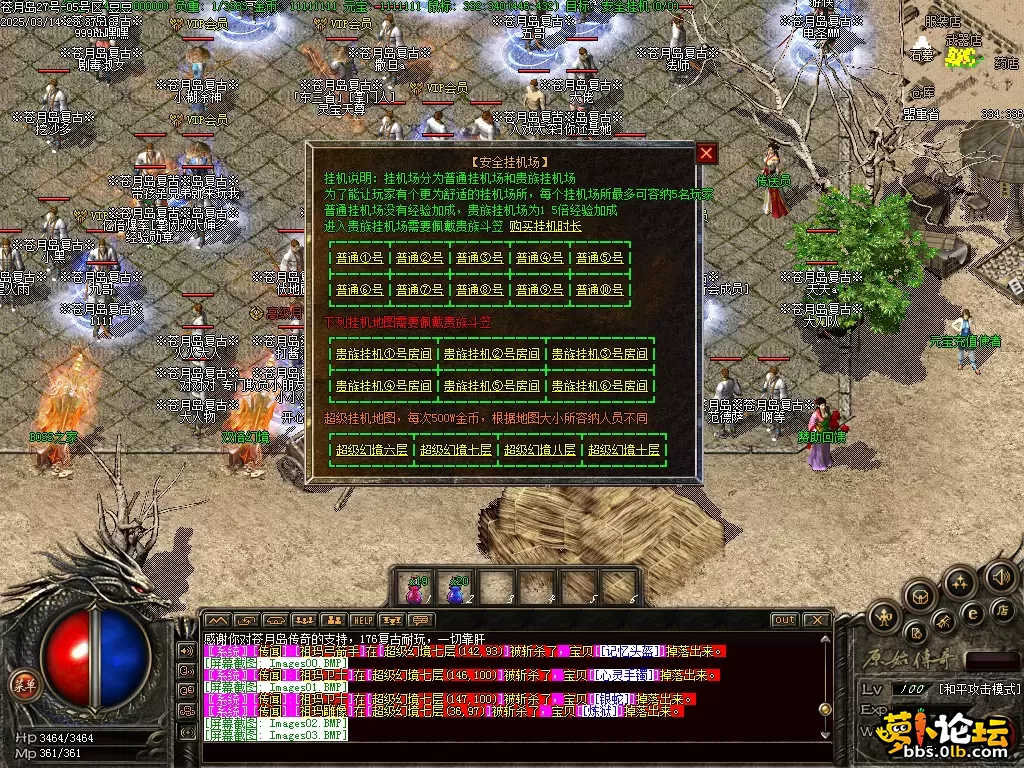Viewport: 1024px width, 768px height.
Task: Click the HELP button above chat
Action: [x=362, y=621]
